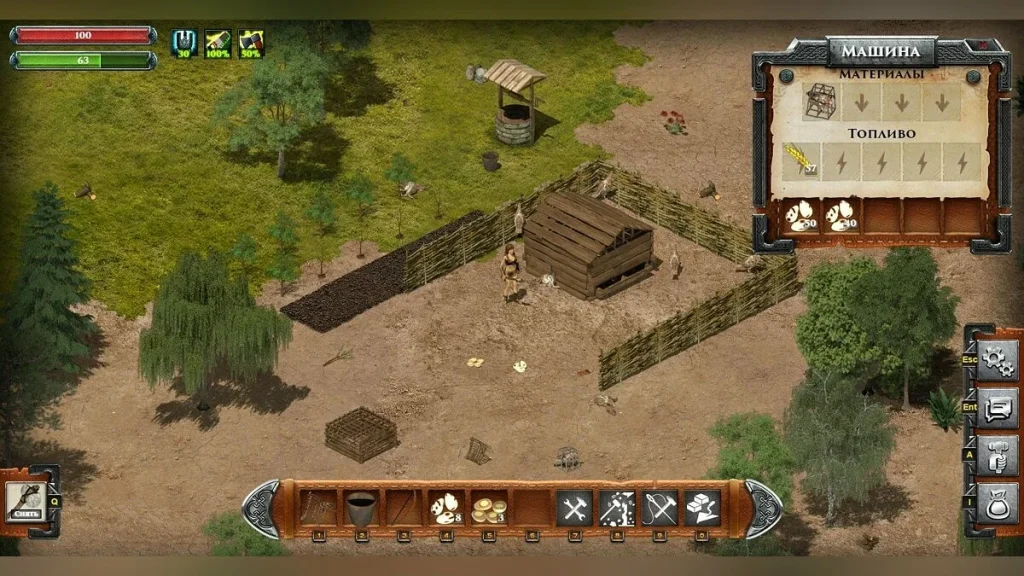Screen dimensions: 1024x576
Task: Open the needle and hammer category
Action: coord(660,508)
